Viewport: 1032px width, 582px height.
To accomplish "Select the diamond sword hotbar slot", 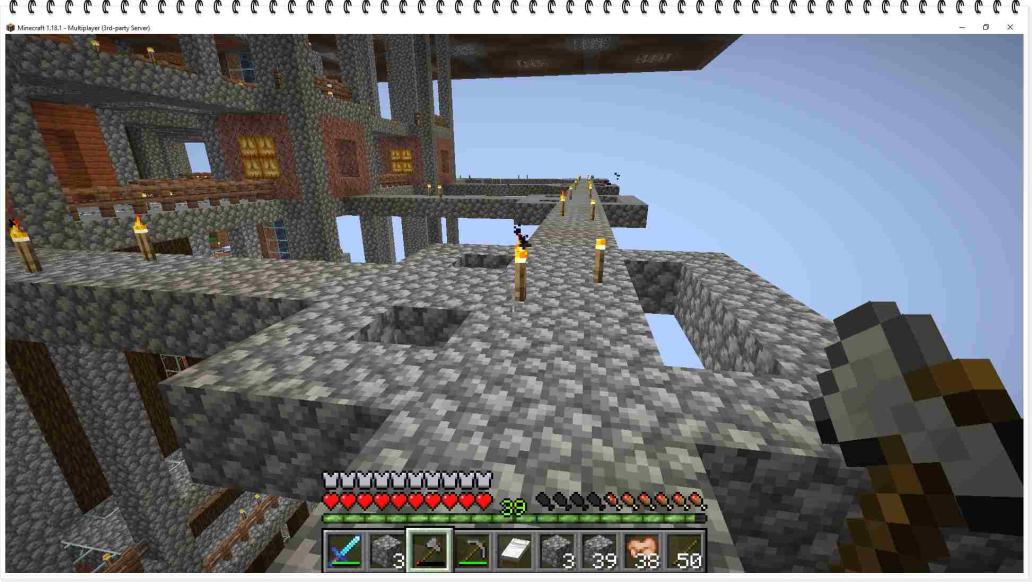I will tap(343, 551).
